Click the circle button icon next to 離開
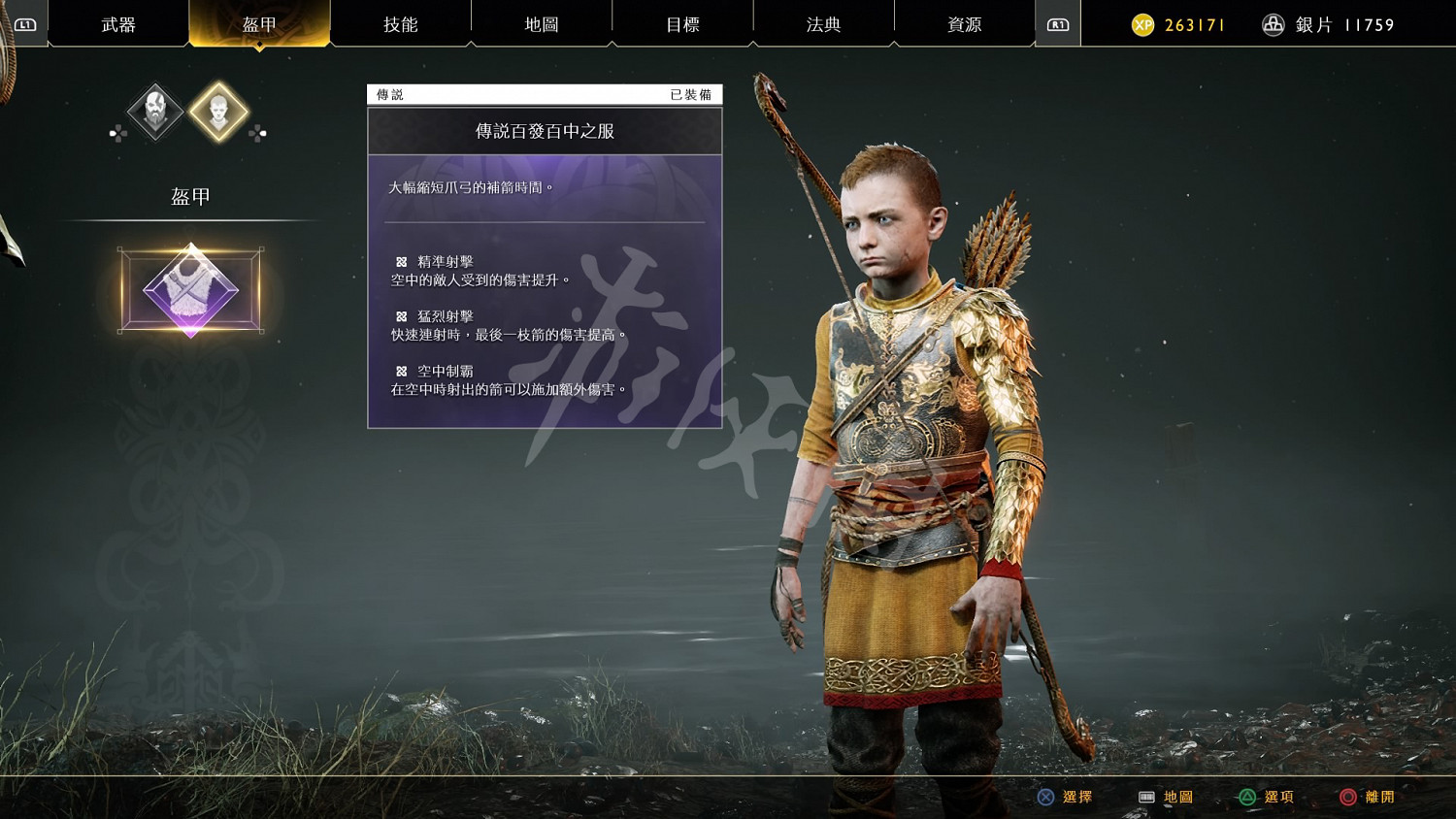Screen dimensions: 1456x819 point(1347,797)
